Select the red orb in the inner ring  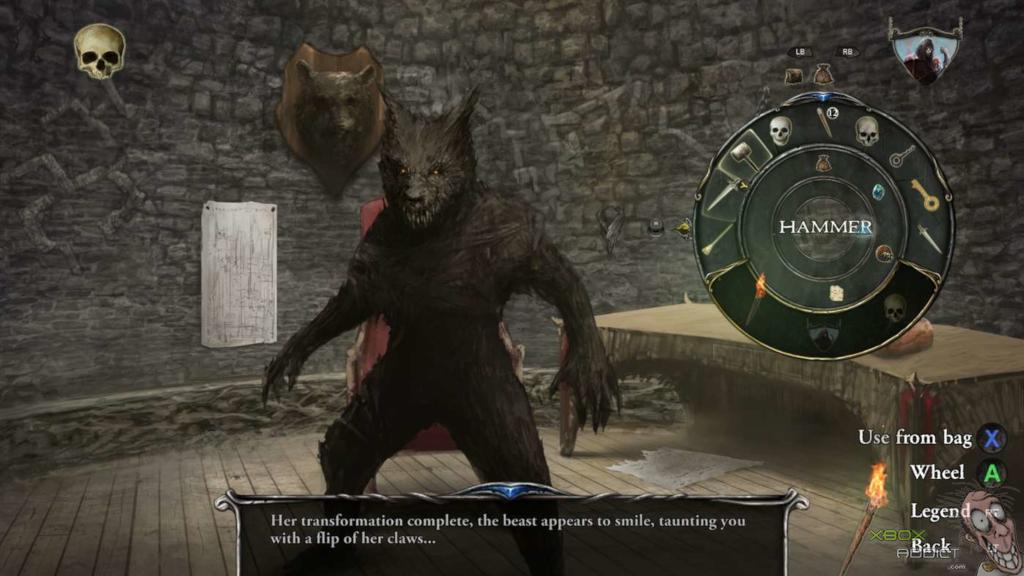[x=884, y=254]
